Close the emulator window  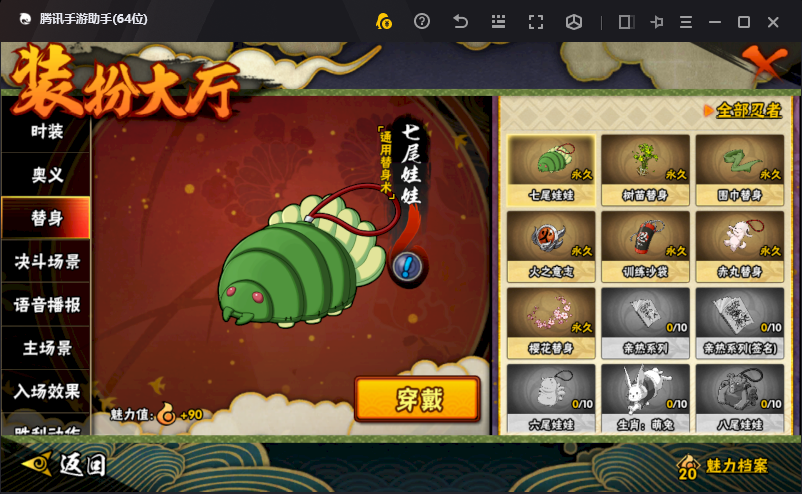773,22
